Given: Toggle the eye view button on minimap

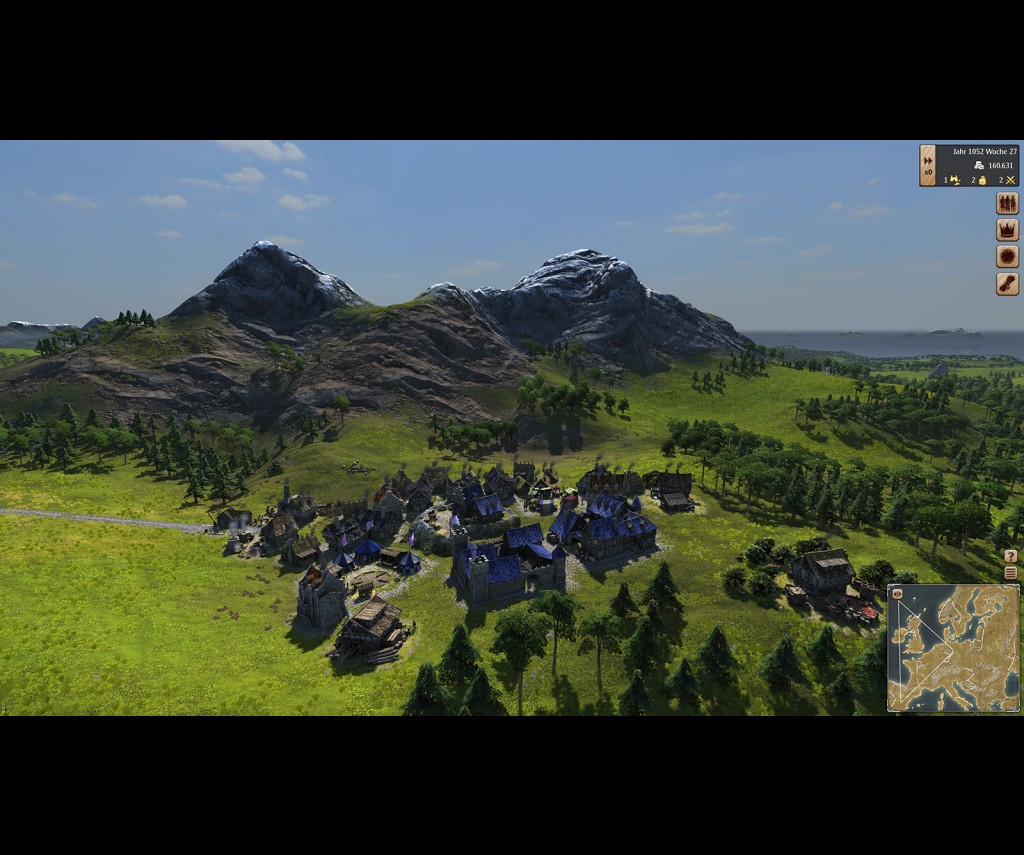Looking at the screenshot, I should pyautogui.click(x=898, y=593).
